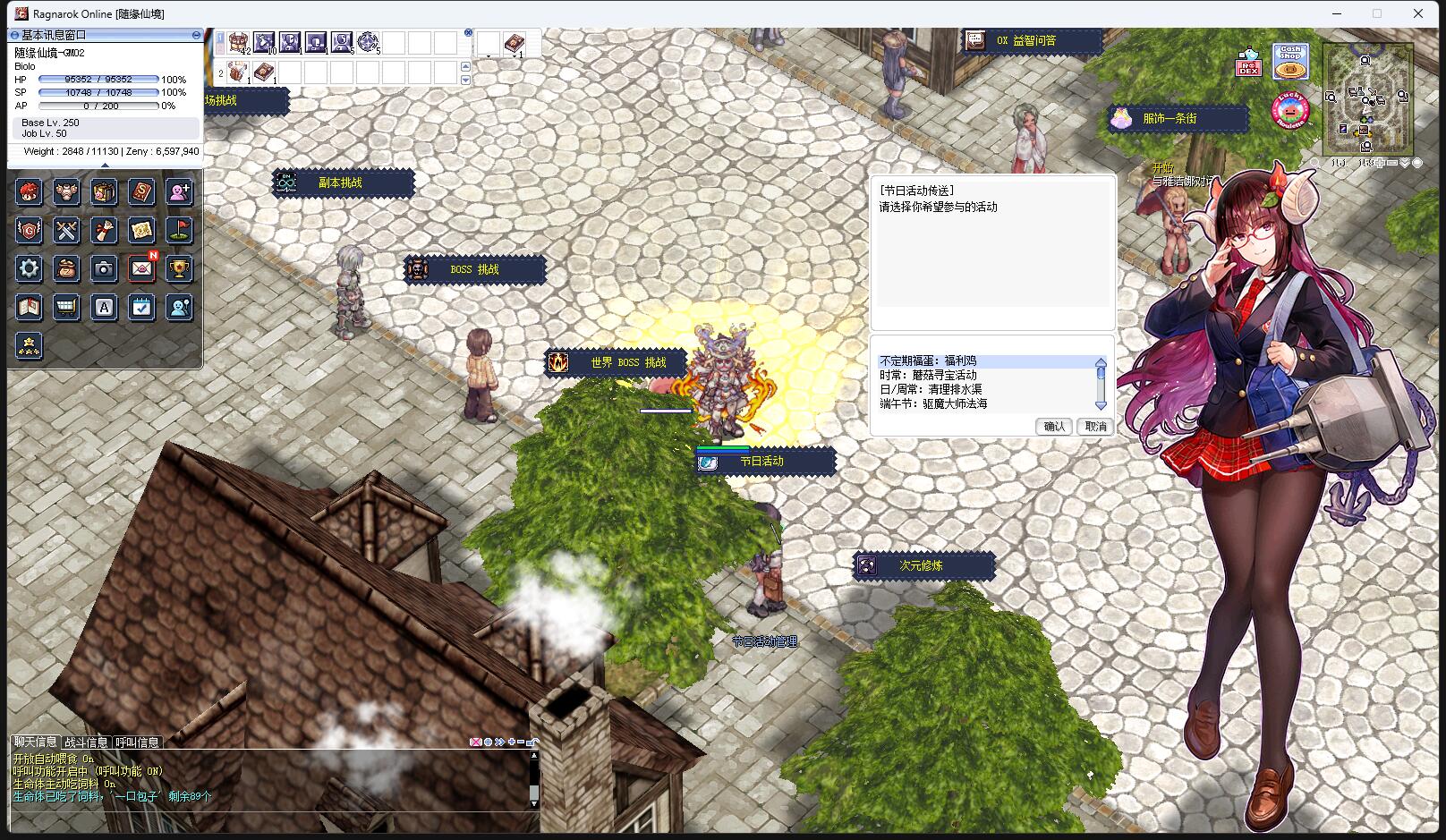Cancel the dialog with the 取消 button
Viewport: 1446px width, 840px height.
pyautogui.click(x=1095, y=427)
